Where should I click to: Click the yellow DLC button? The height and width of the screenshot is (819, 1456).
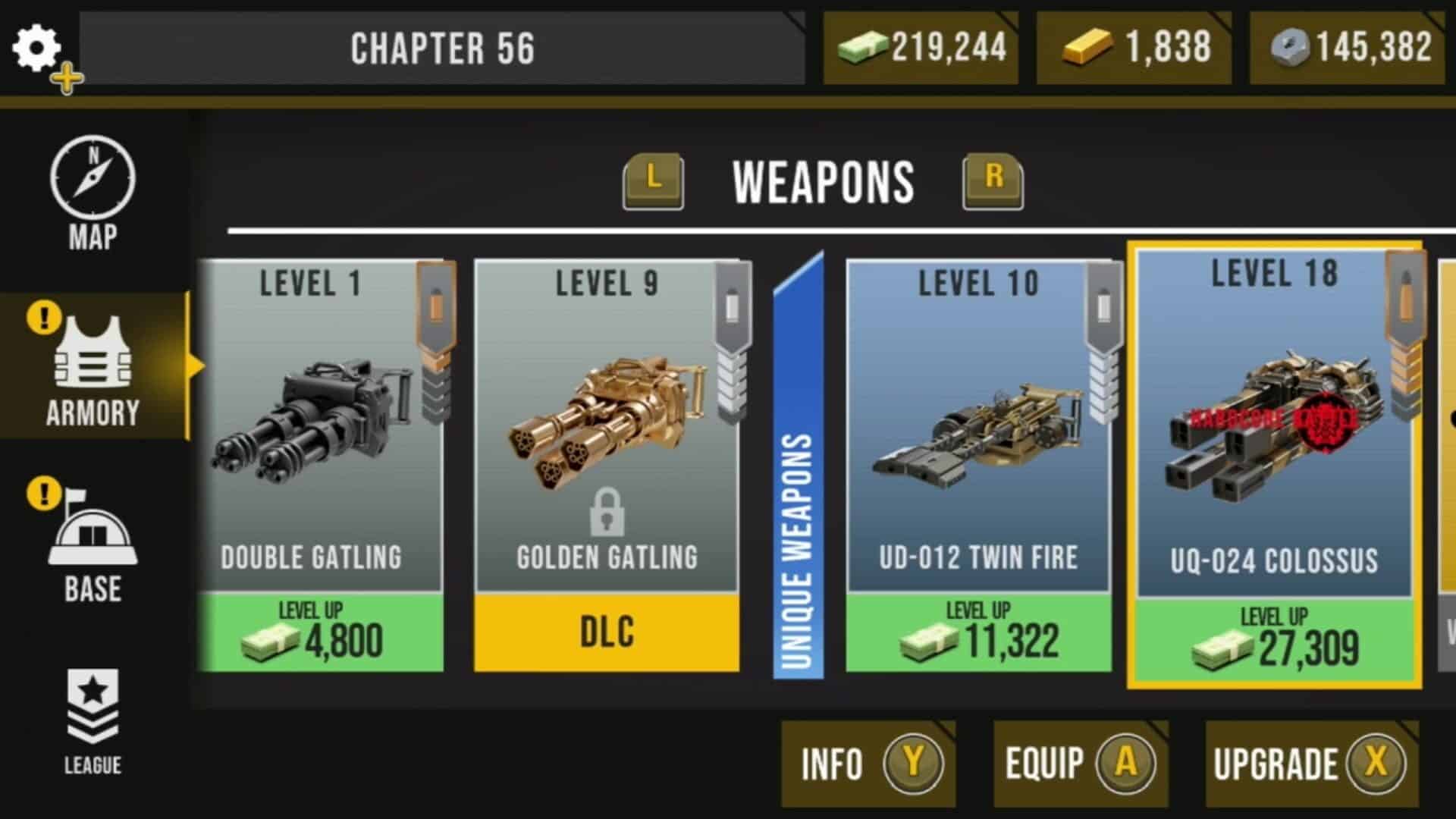click(607, 633)
